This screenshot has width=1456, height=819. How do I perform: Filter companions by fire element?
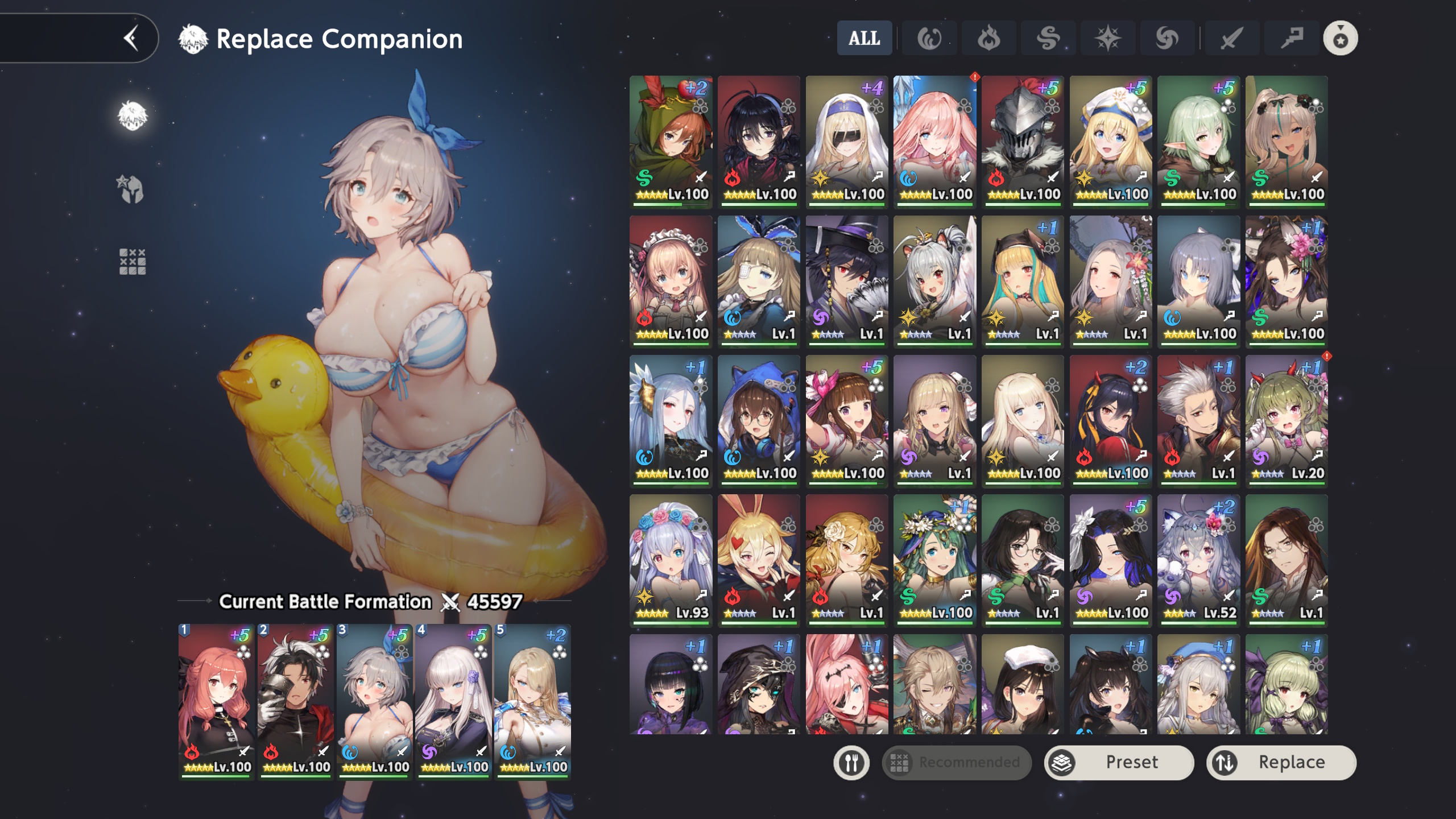988,39
